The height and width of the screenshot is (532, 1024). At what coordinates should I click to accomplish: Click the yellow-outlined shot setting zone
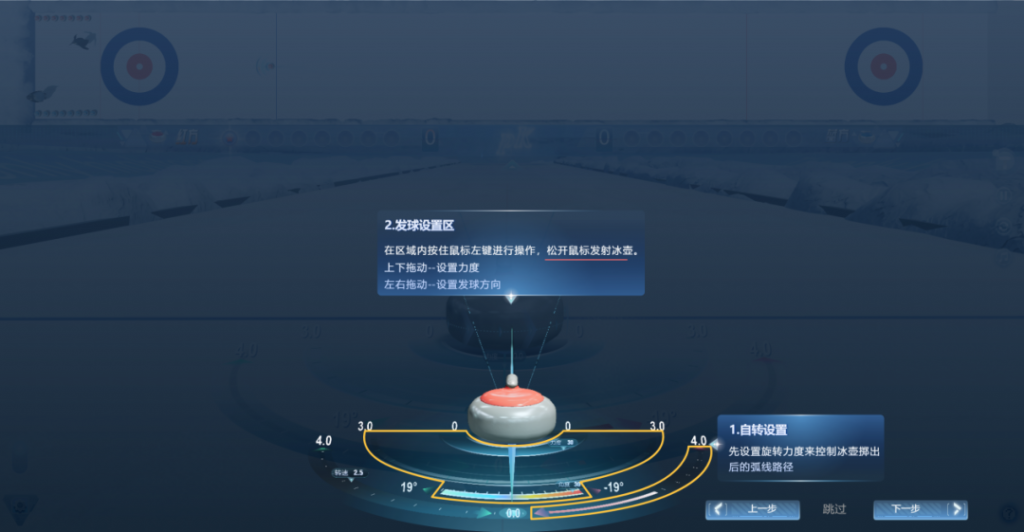[420, 450]
